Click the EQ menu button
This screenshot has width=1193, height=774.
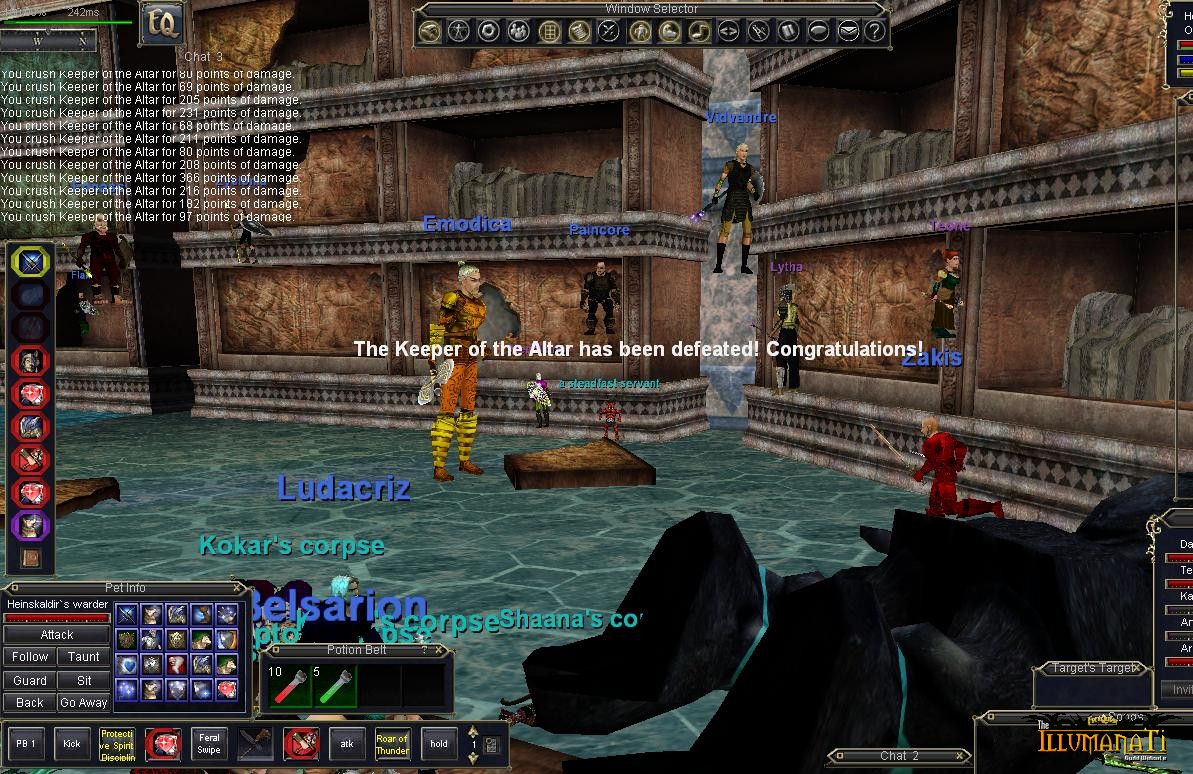[160, 24]
